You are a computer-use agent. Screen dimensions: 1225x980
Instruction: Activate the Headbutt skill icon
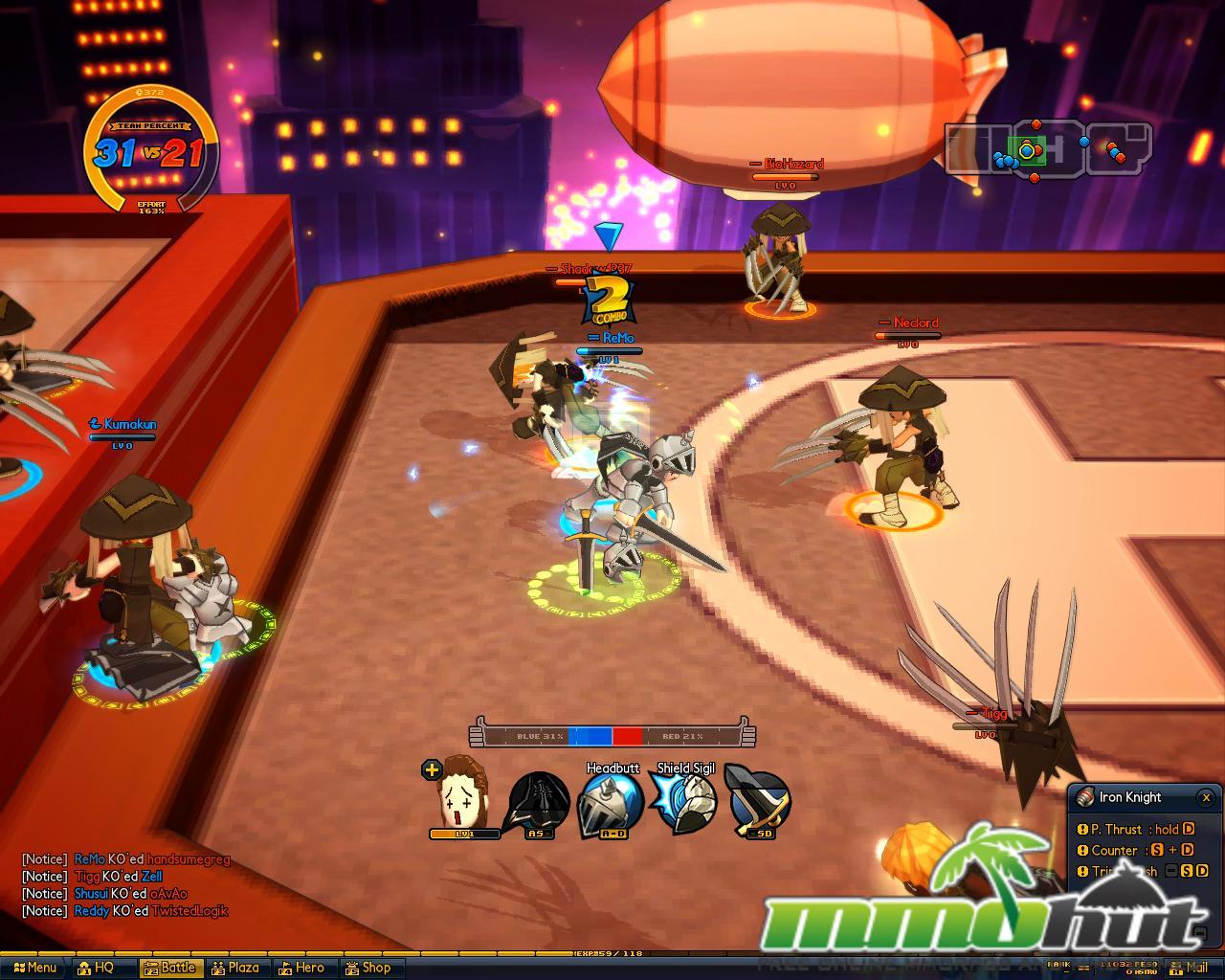[x=612, y=804]
